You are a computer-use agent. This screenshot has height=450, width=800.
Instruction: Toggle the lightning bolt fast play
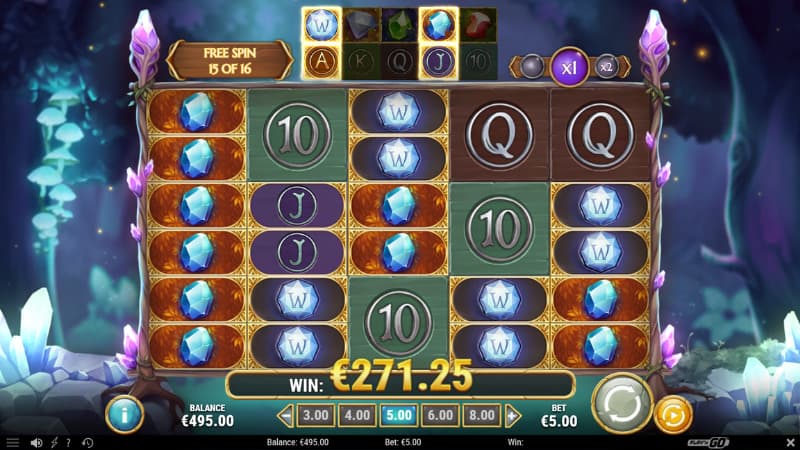point(53,442)
